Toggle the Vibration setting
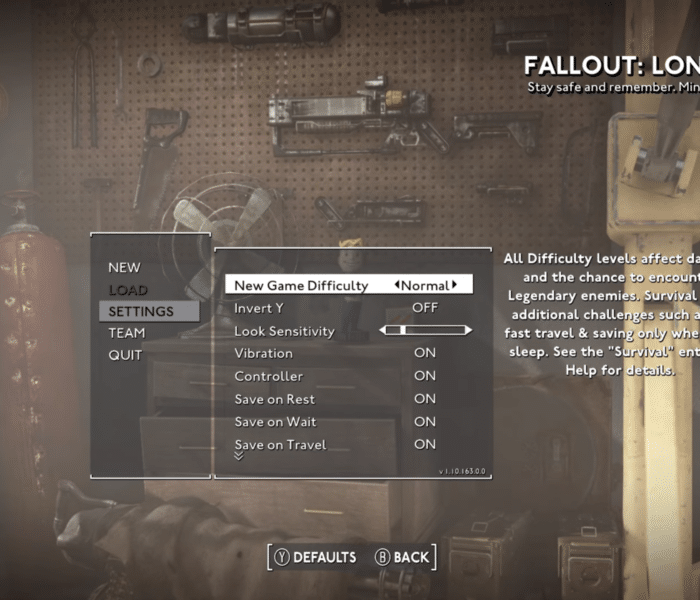The height and width of the screenshot is (600, 700). coord(425,353)
